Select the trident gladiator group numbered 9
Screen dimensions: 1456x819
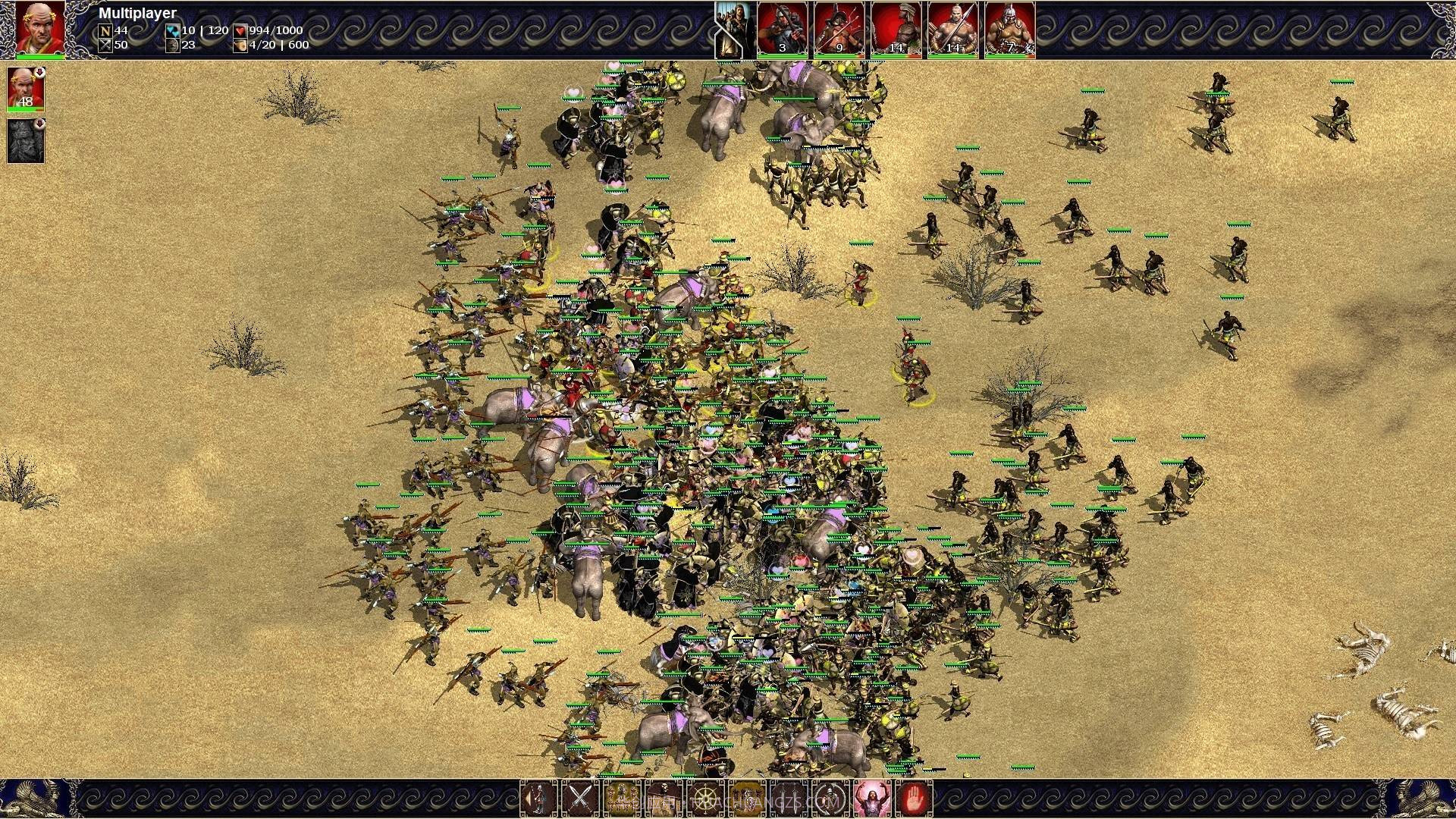839,30
